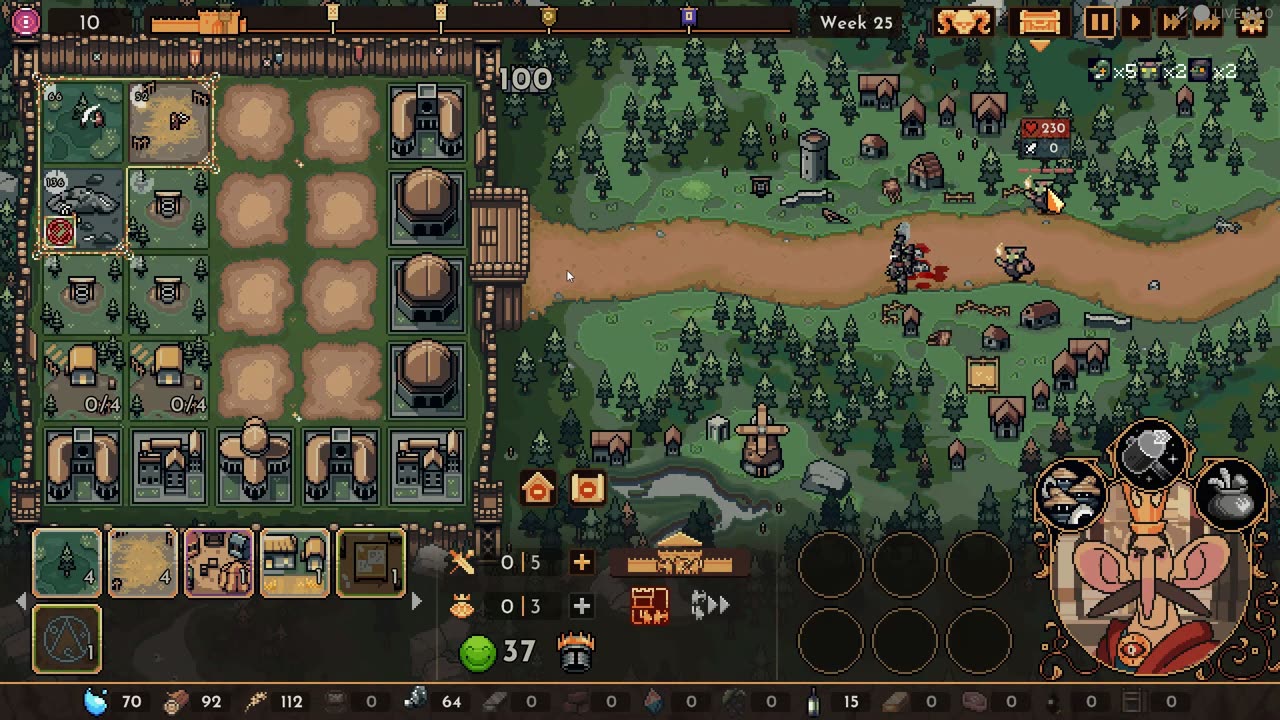Select the rune circle card
Screen dimensions: 1280x720
click(x=67, y=639)
